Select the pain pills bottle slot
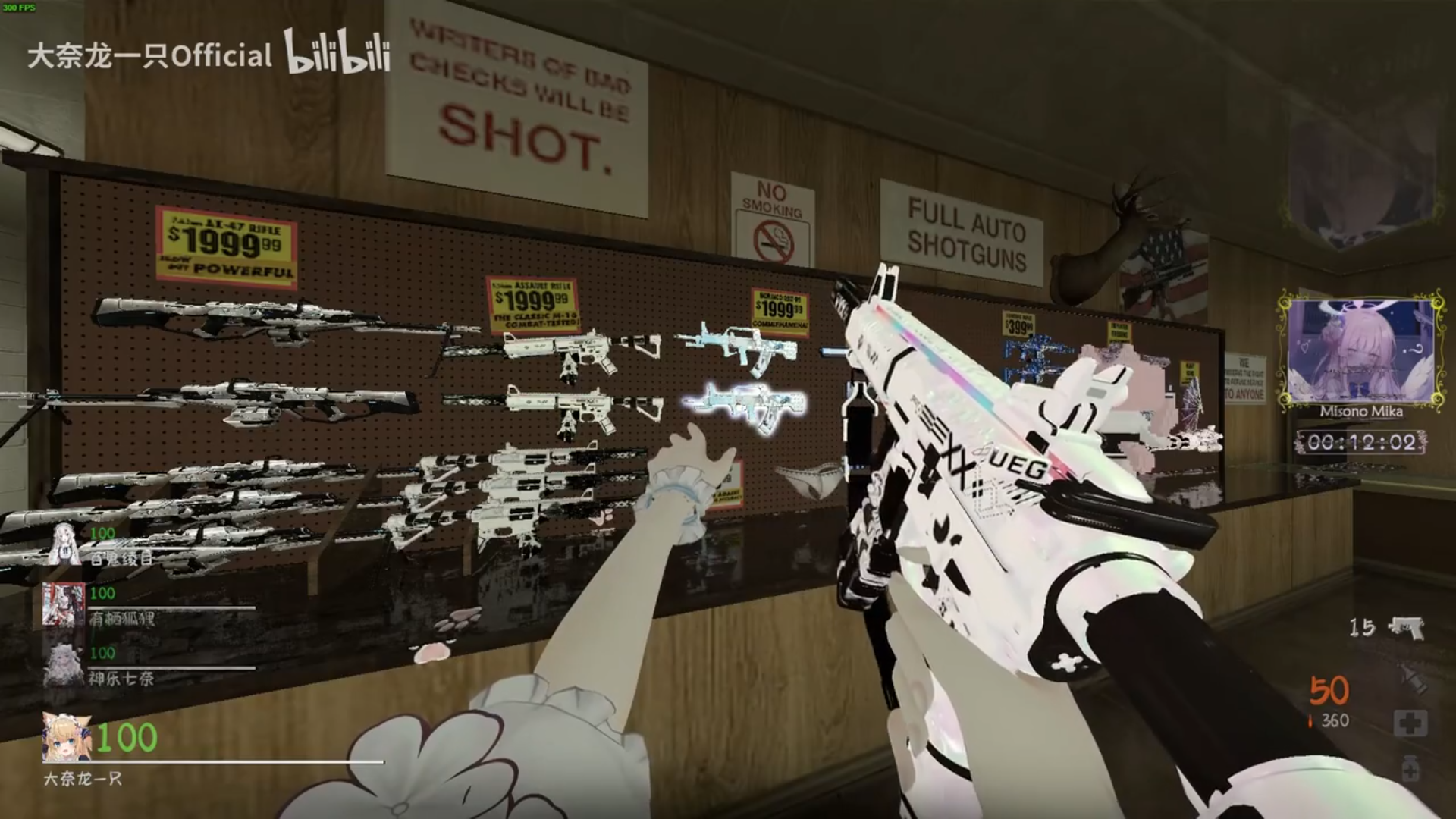The width and height of the screenshot is (1456, 819). click(x=1410, y=770)
